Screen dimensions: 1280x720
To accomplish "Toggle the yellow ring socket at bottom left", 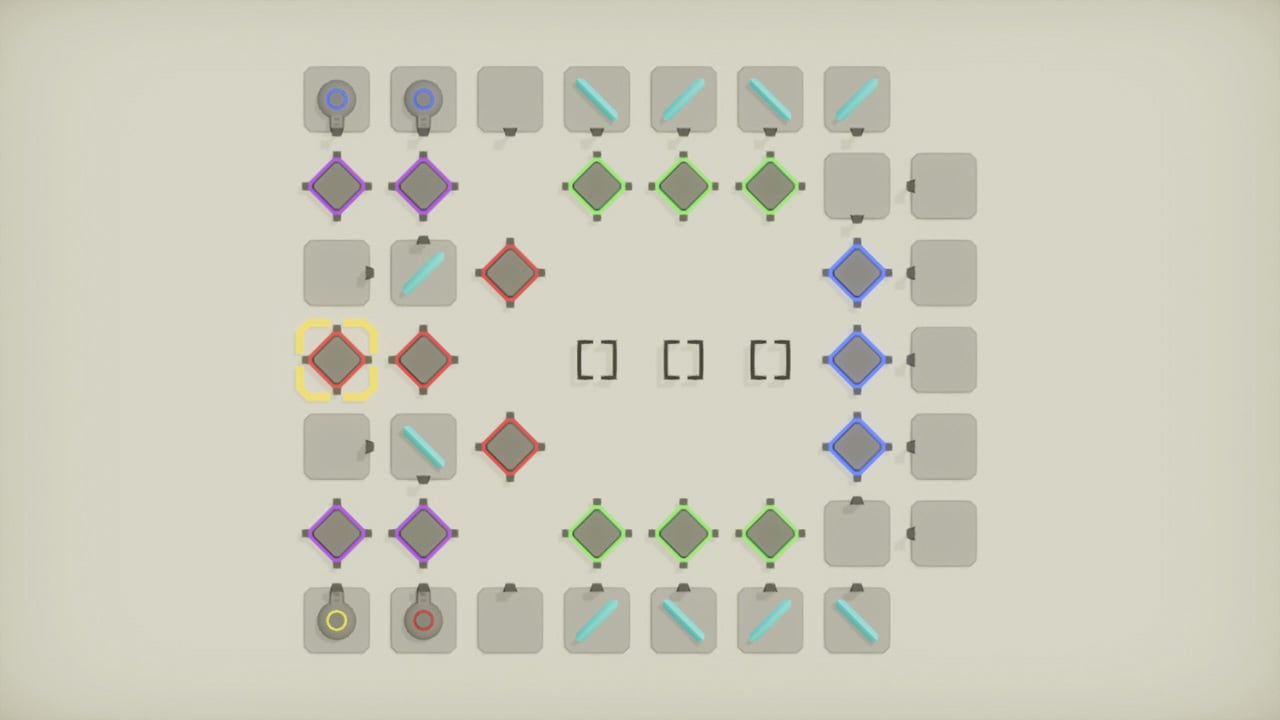I will coord(337,620).
